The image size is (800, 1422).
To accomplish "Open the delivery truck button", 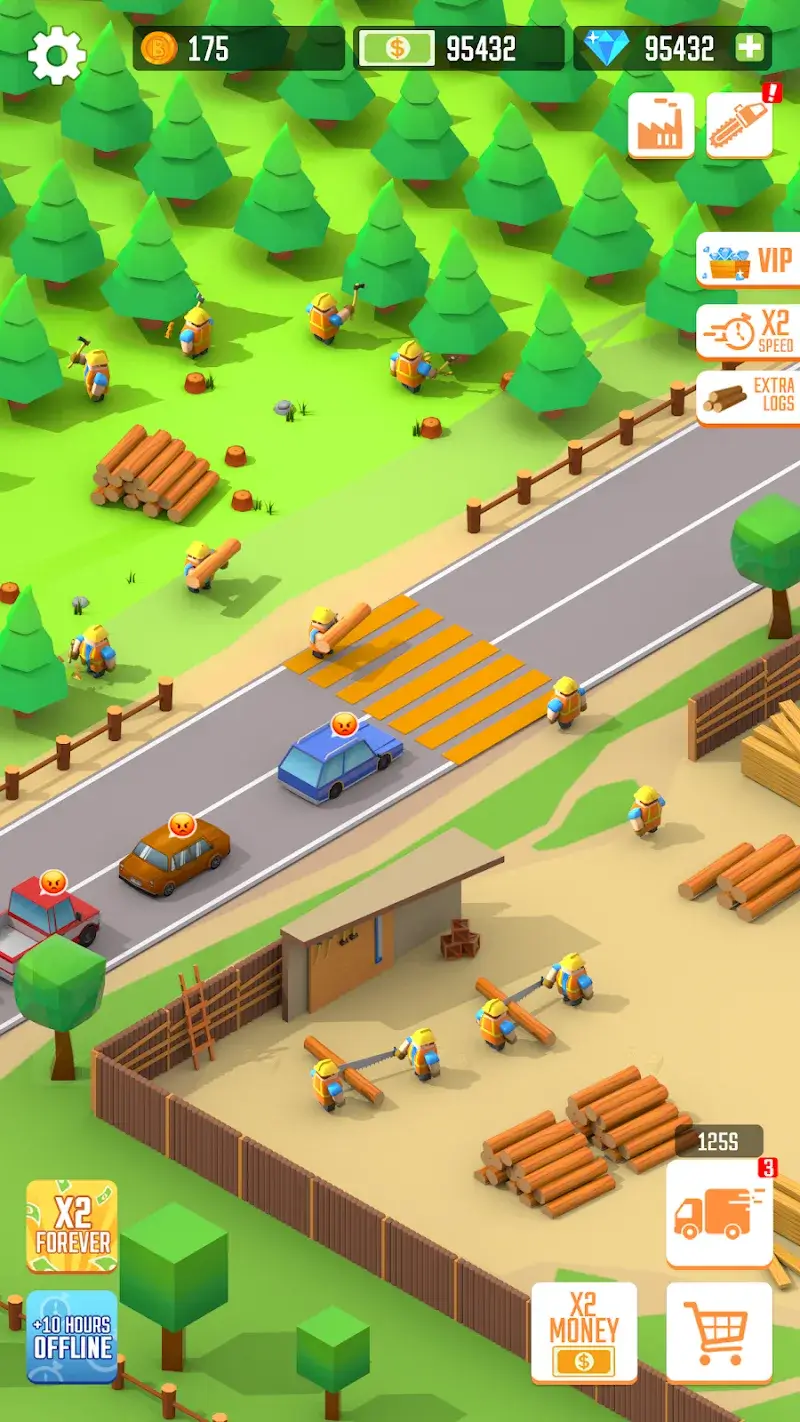I will click(719, 1213).
